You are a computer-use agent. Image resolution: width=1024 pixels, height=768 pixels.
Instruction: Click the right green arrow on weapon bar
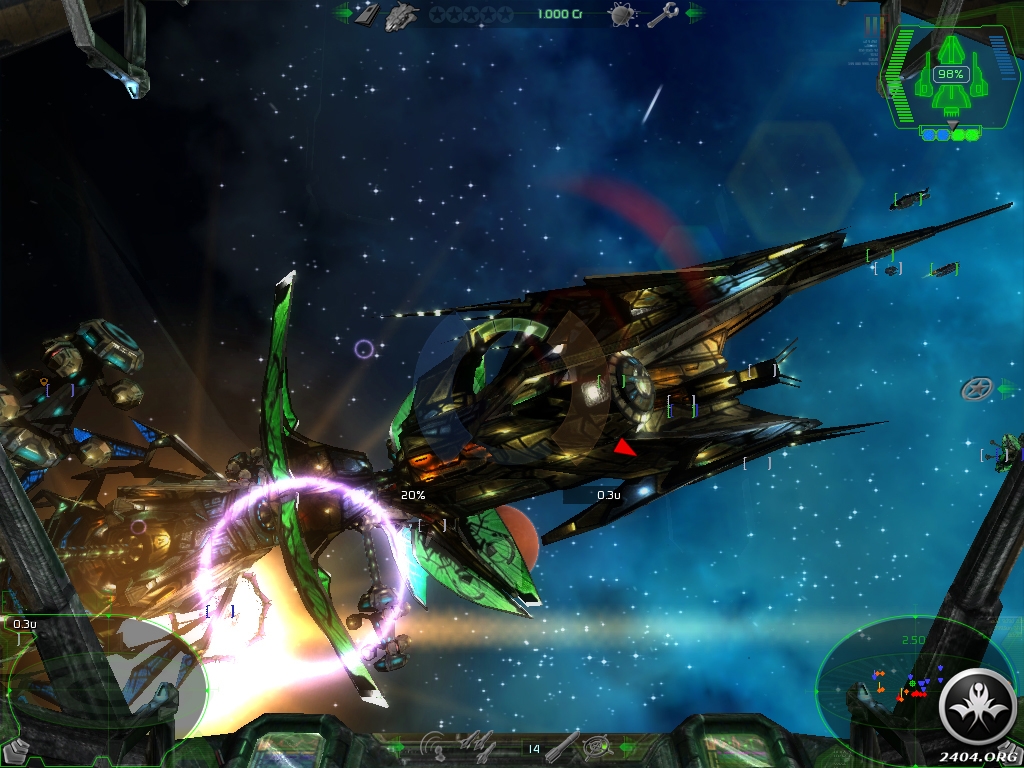[x=628, y=745]
